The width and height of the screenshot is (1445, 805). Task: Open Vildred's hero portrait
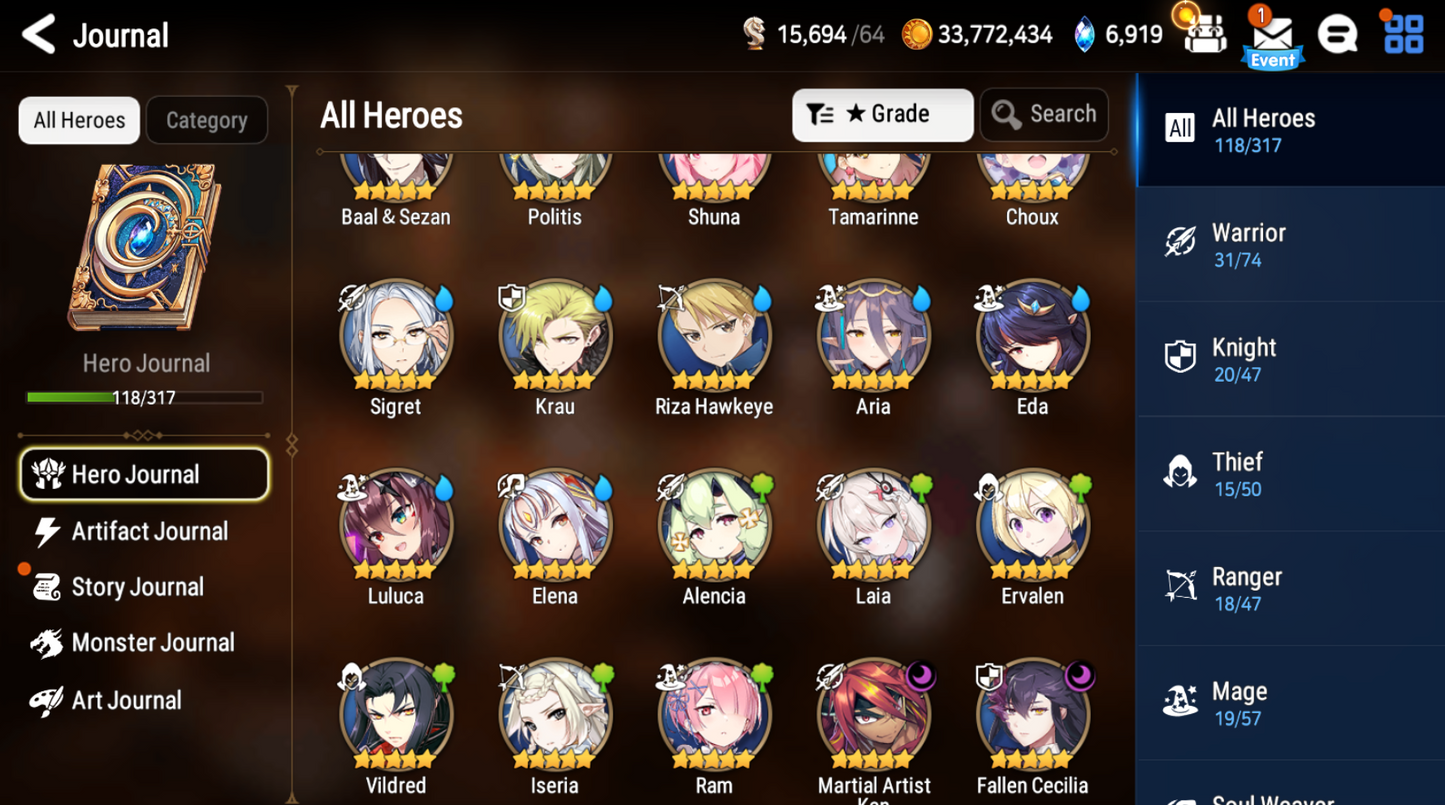[395, 713]
